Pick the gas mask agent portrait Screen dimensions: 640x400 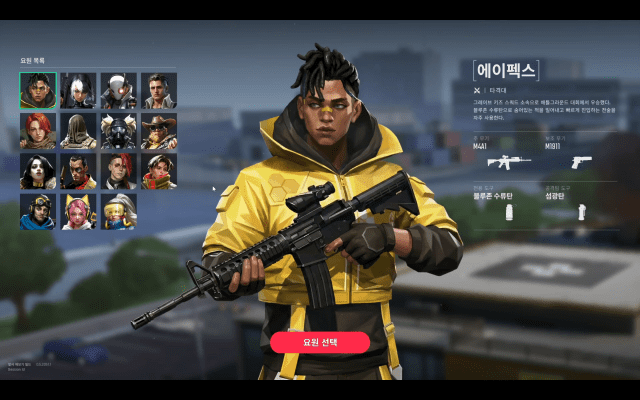[118, 131]
